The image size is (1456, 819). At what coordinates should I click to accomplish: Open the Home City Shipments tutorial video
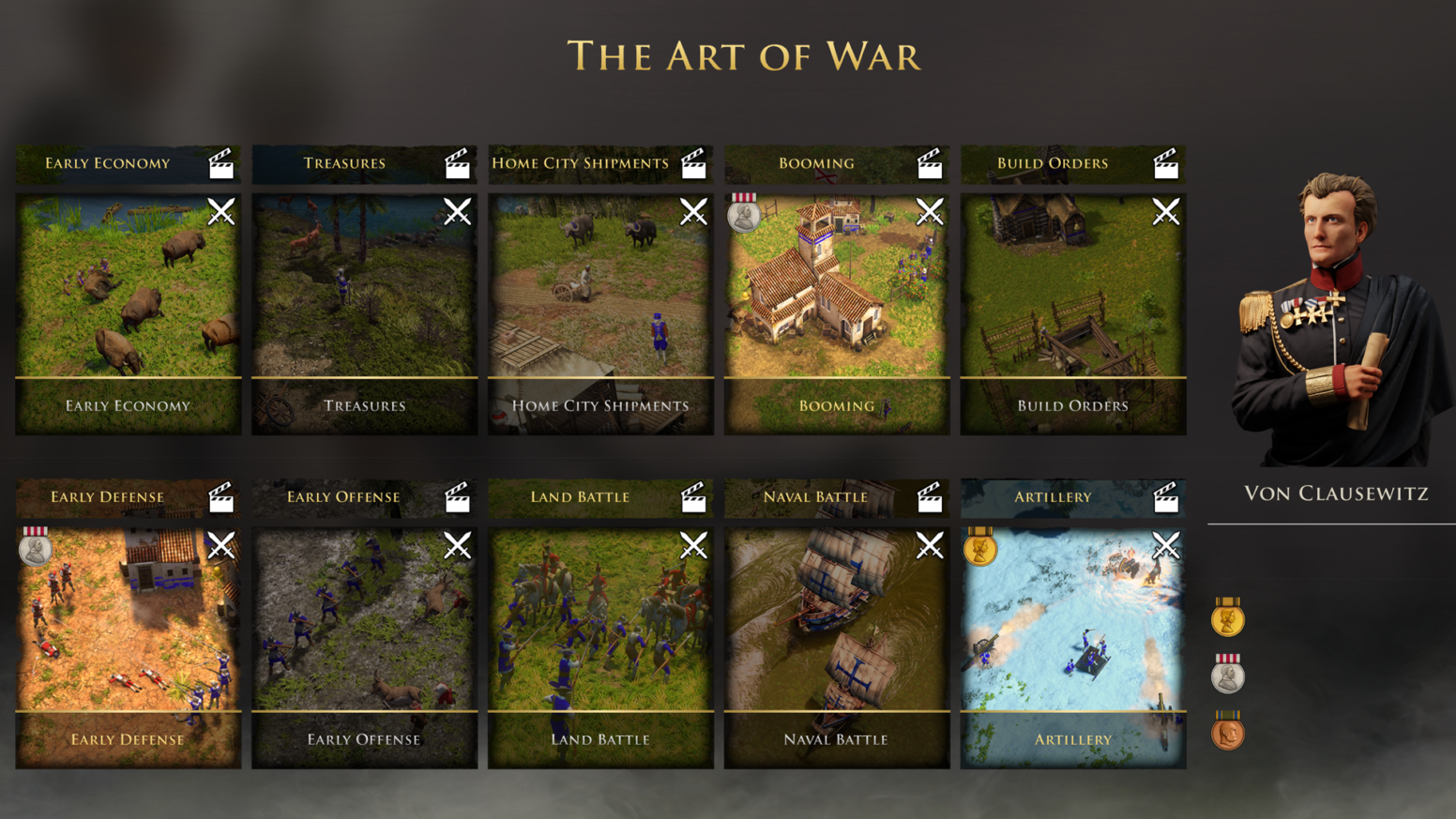(694, 164)
